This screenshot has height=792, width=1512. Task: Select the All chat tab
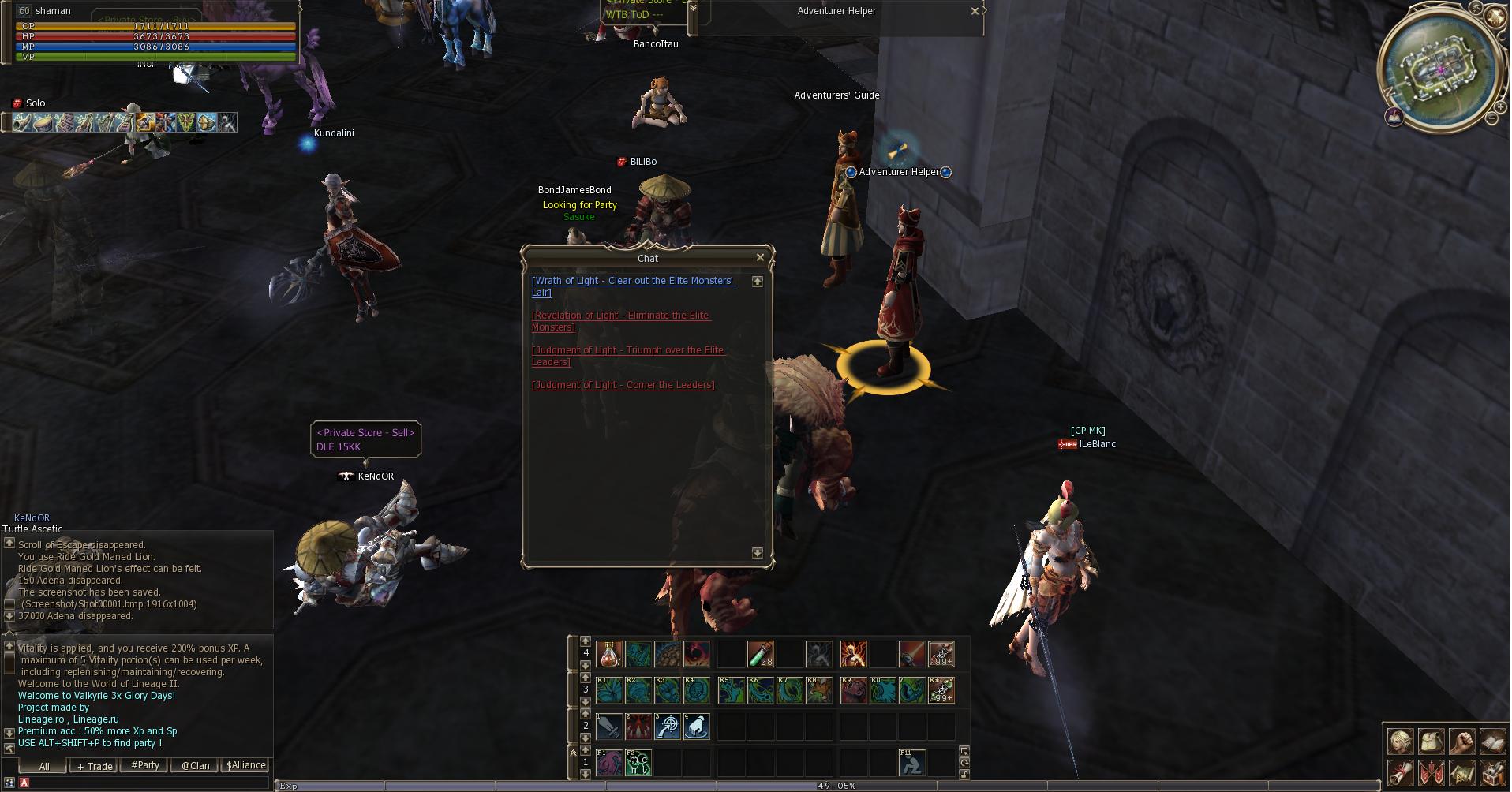coord(44,766)
